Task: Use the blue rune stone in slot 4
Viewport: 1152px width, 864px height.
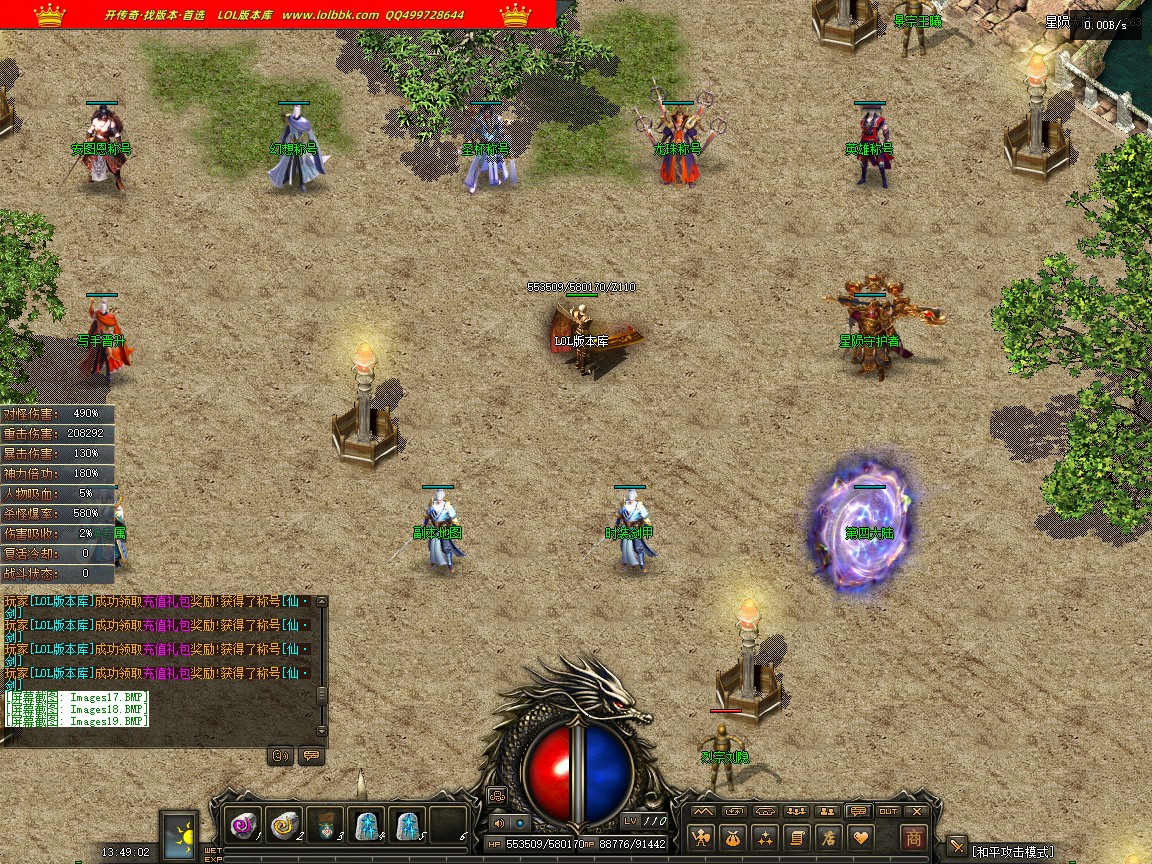Action: tap(367, 824)
